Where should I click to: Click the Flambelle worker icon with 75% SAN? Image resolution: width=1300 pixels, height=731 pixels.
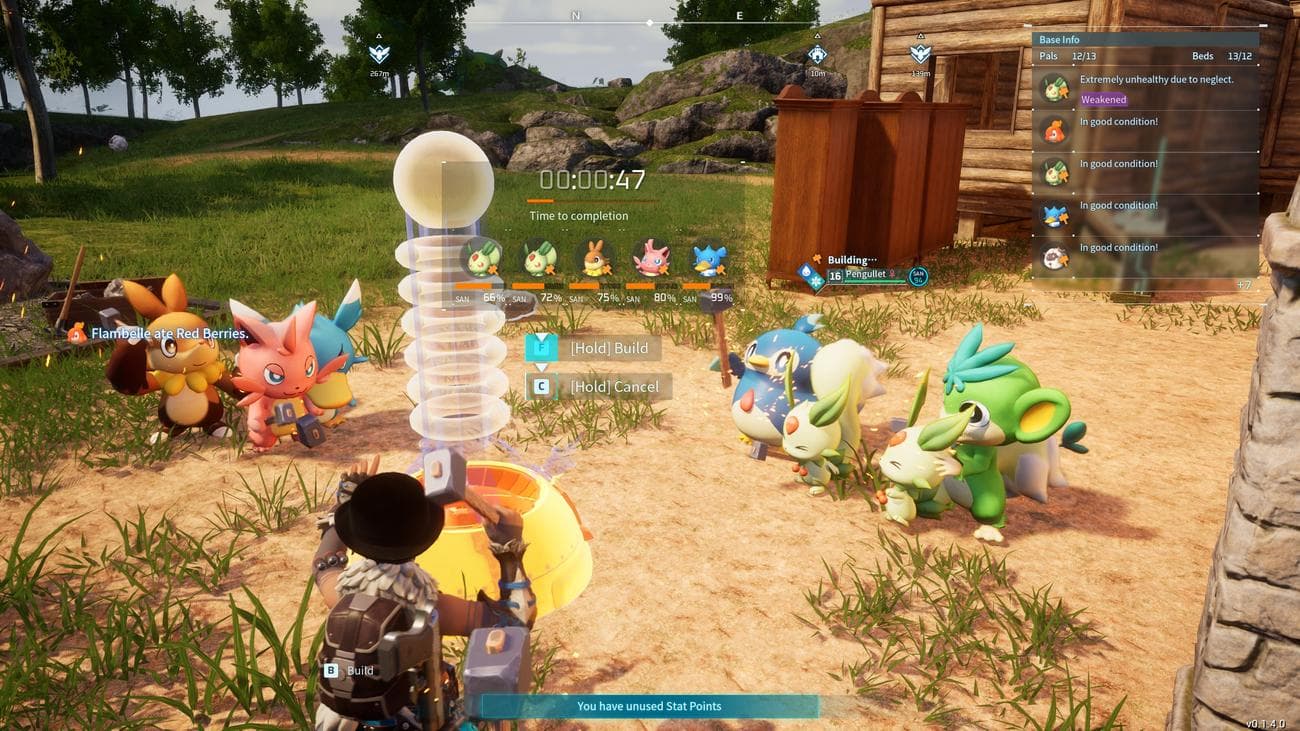[x=595, y=258]
